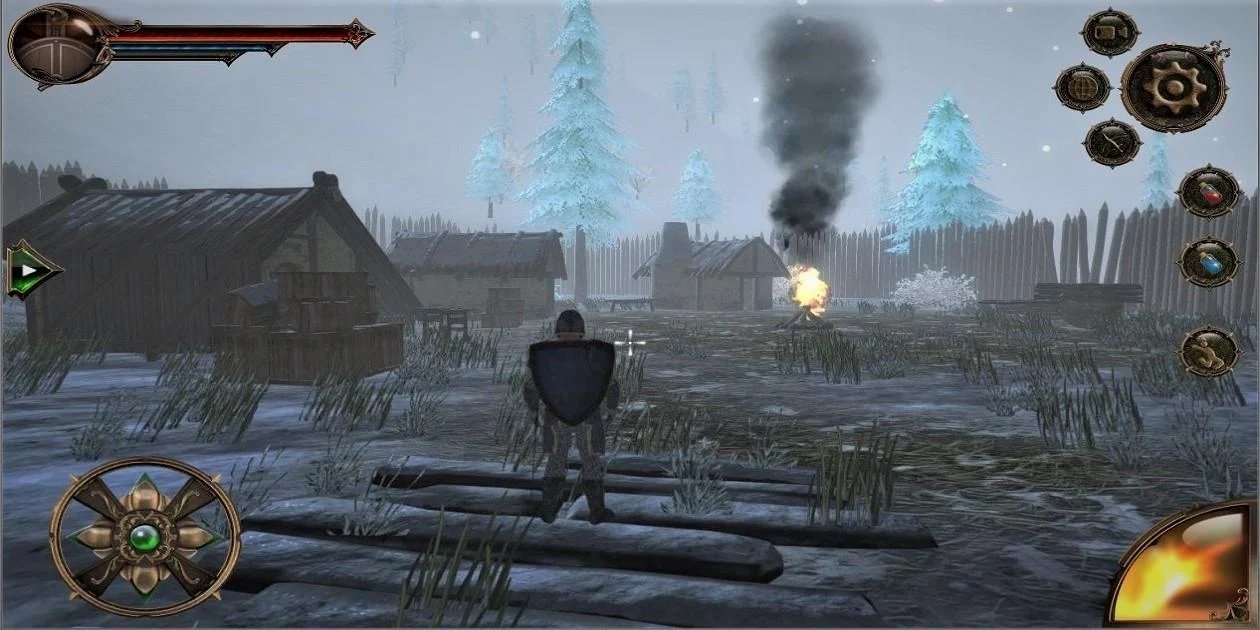Open the globe world map button
This screenshot has height=630, width=1260.
tap(1082, 88)
